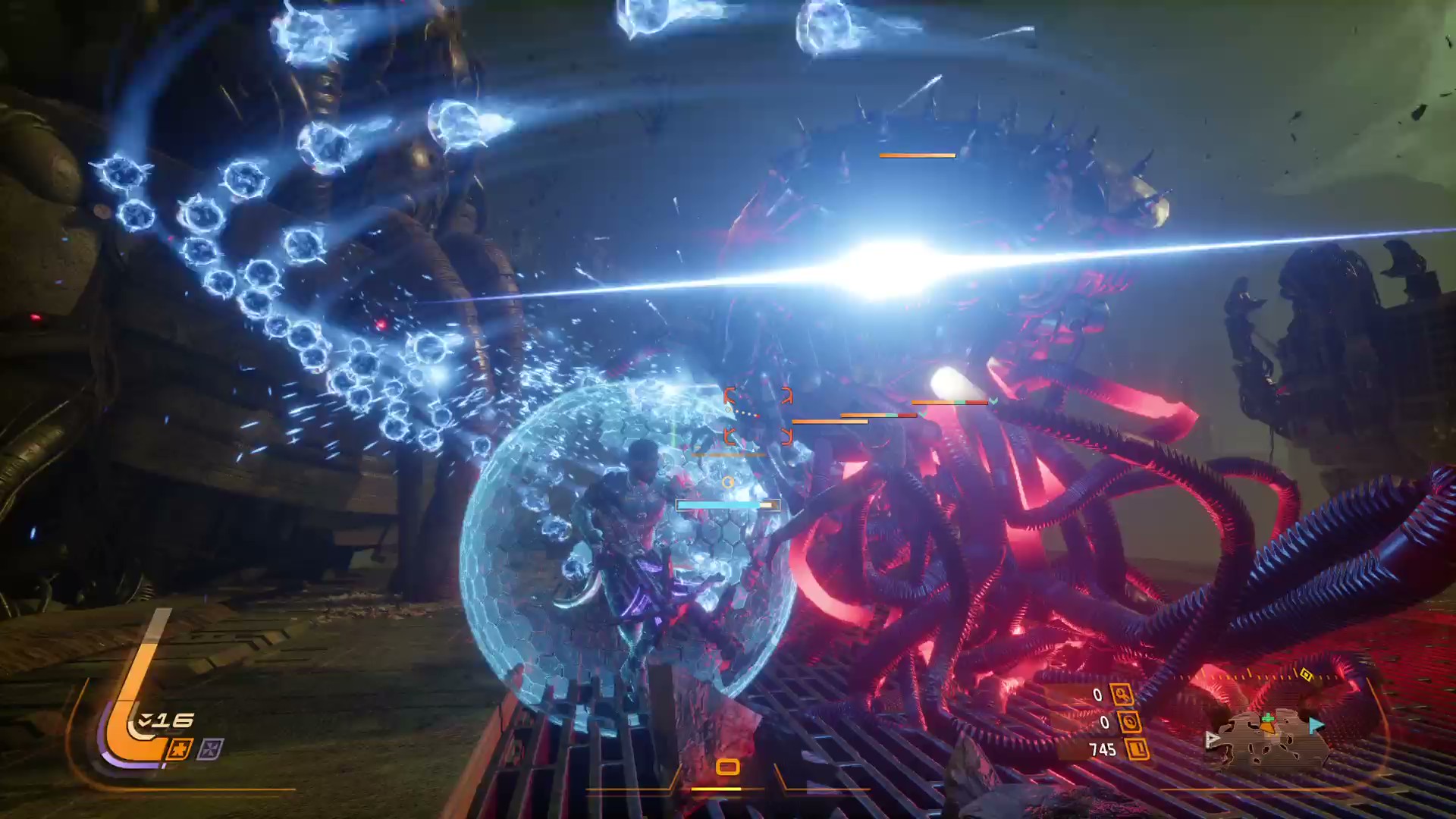
Task: Select the purple cross status icon
Action: tap(210, 749)
